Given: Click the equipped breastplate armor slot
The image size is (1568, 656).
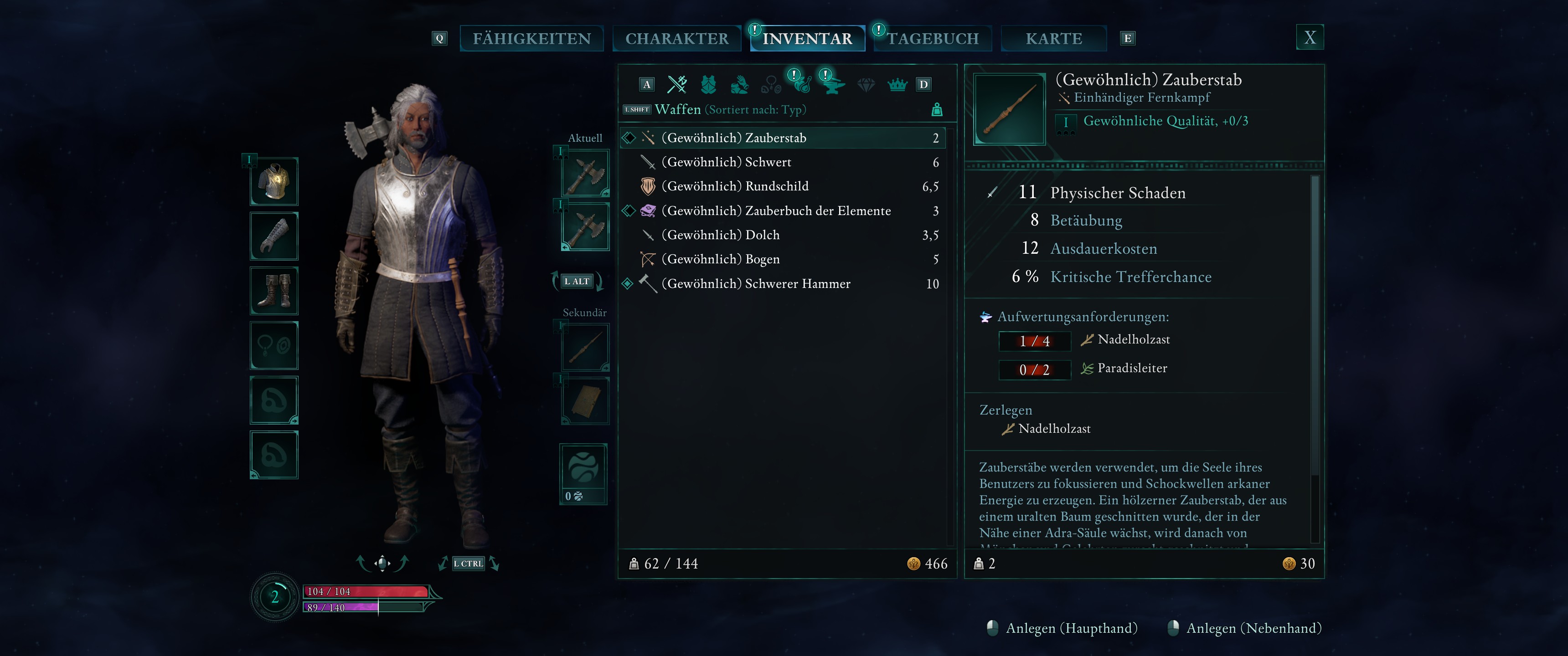Looking at the screenshot, I should tap(274, 181).
